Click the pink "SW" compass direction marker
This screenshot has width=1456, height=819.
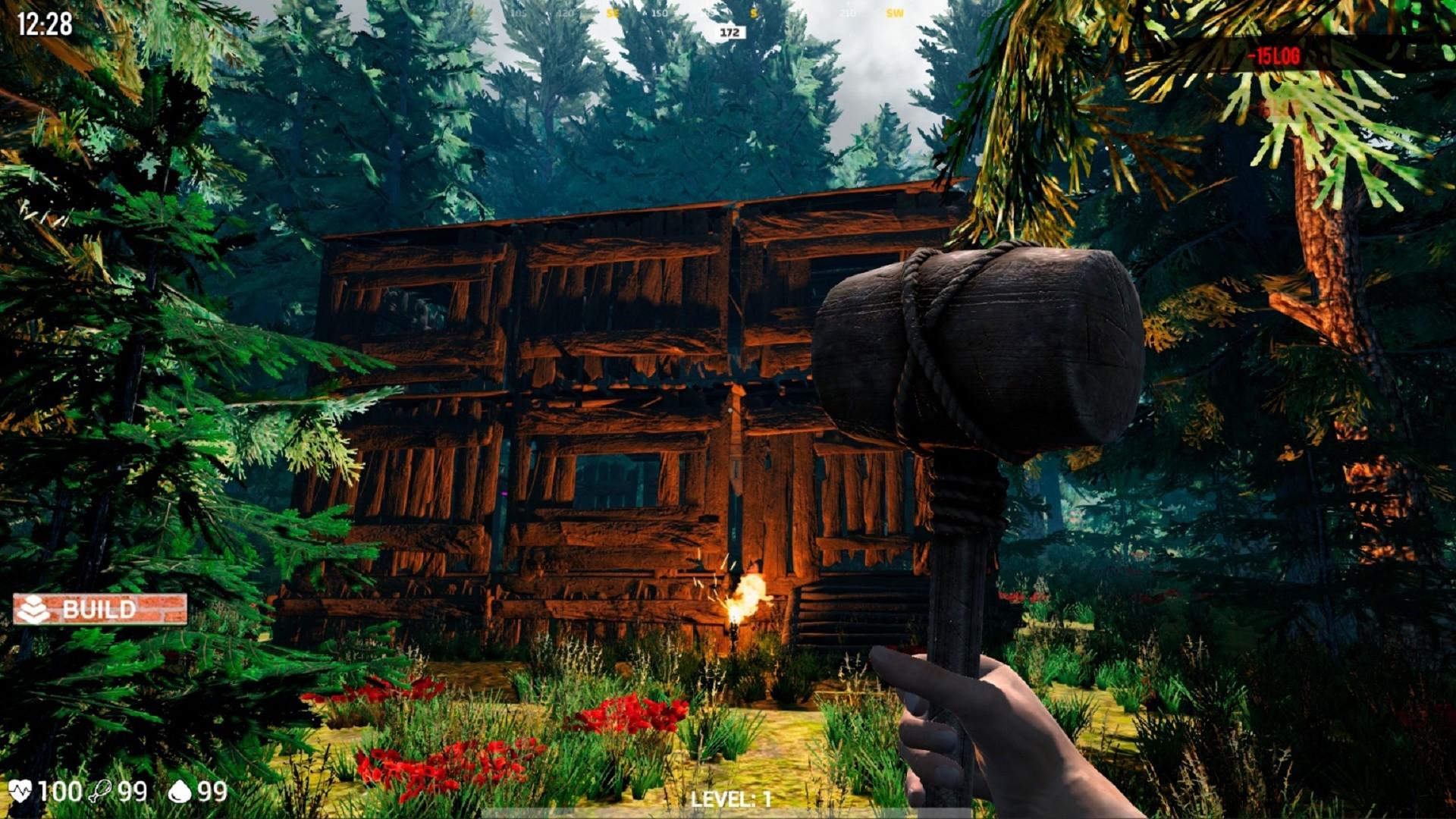896,12
